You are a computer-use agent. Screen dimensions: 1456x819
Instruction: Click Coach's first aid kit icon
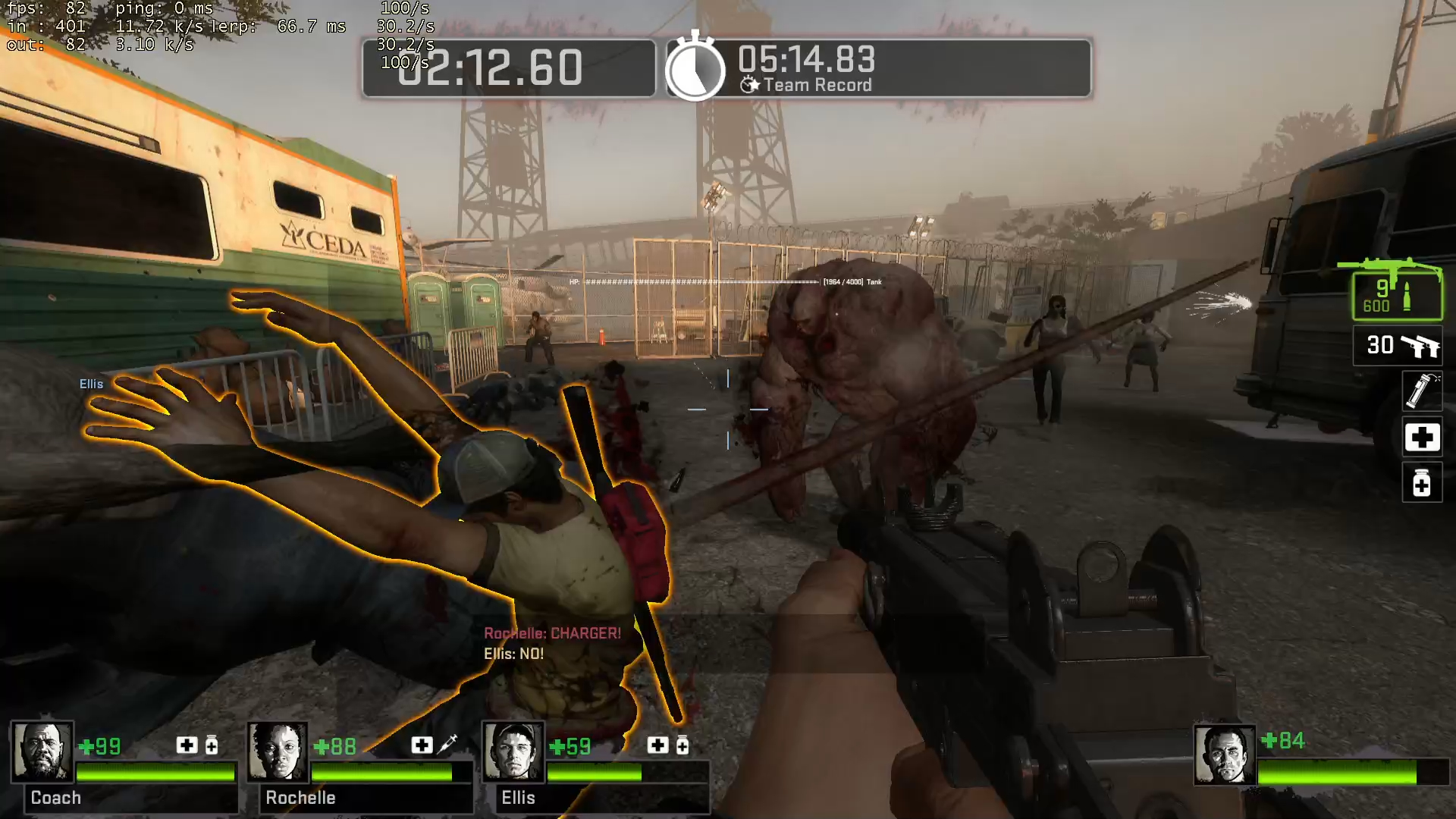point(187,745)
